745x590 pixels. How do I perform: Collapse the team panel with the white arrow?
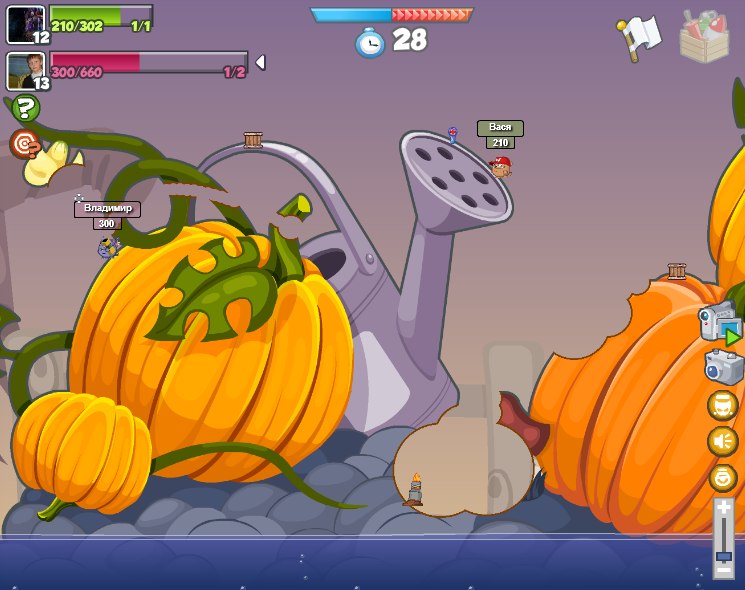(x=260, y=62)
